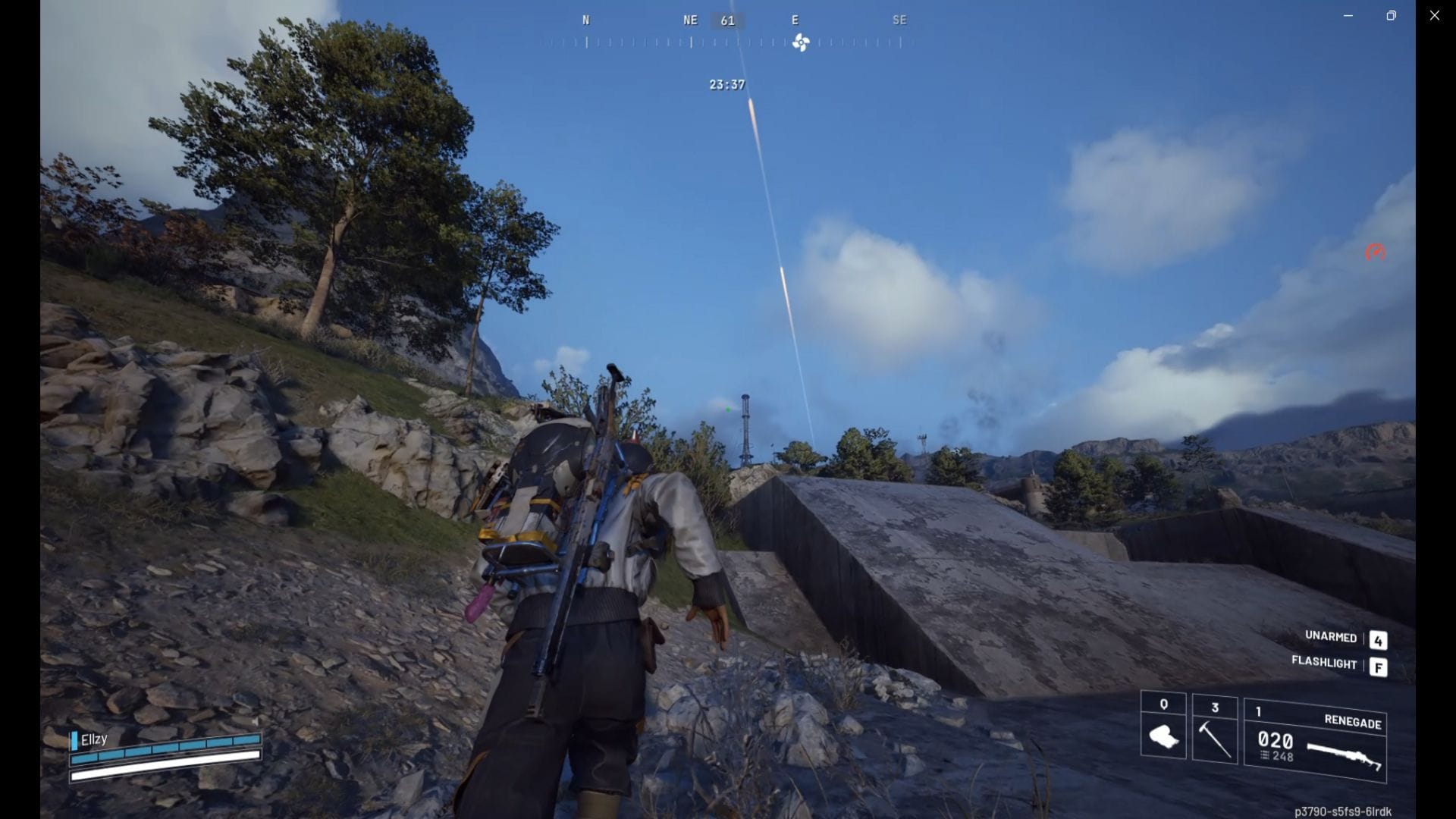The height and width of the screenshot is (819, 1456).
Task: Select the bandage item slot
Action: click(1163, 726)
